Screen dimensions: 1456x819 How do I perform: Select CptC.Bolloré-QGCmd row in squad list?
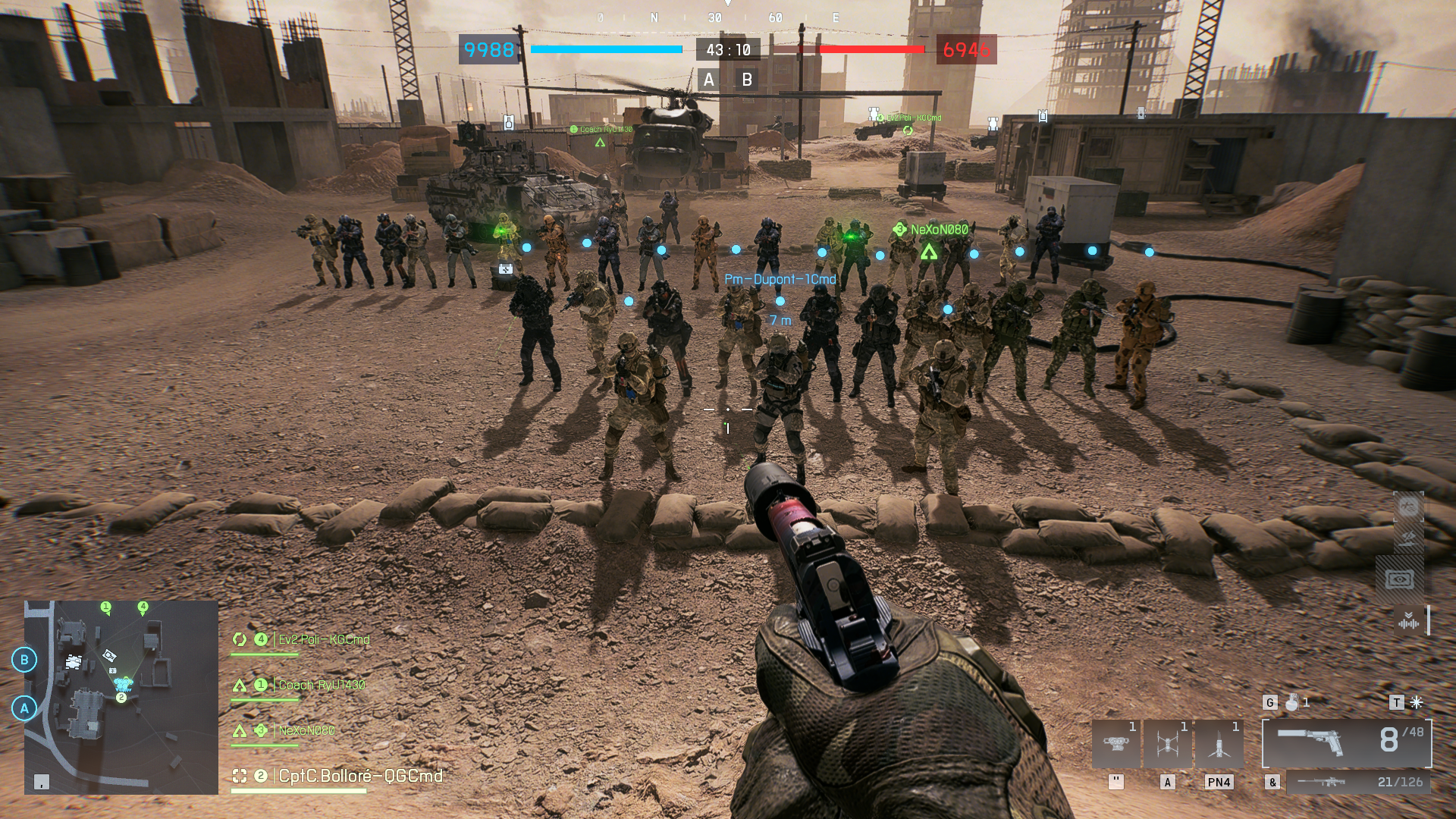point(360,776)
